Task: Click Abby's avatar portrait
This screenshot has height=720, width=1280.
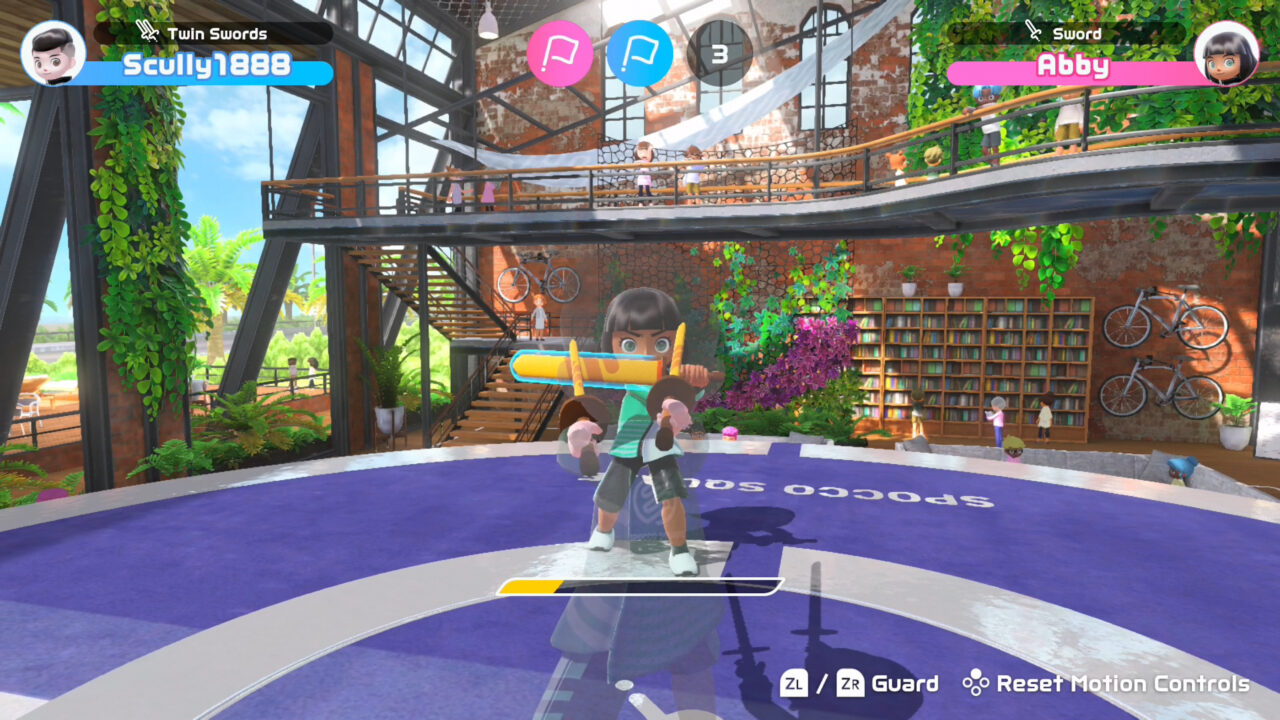Action: pos(1225,55)
